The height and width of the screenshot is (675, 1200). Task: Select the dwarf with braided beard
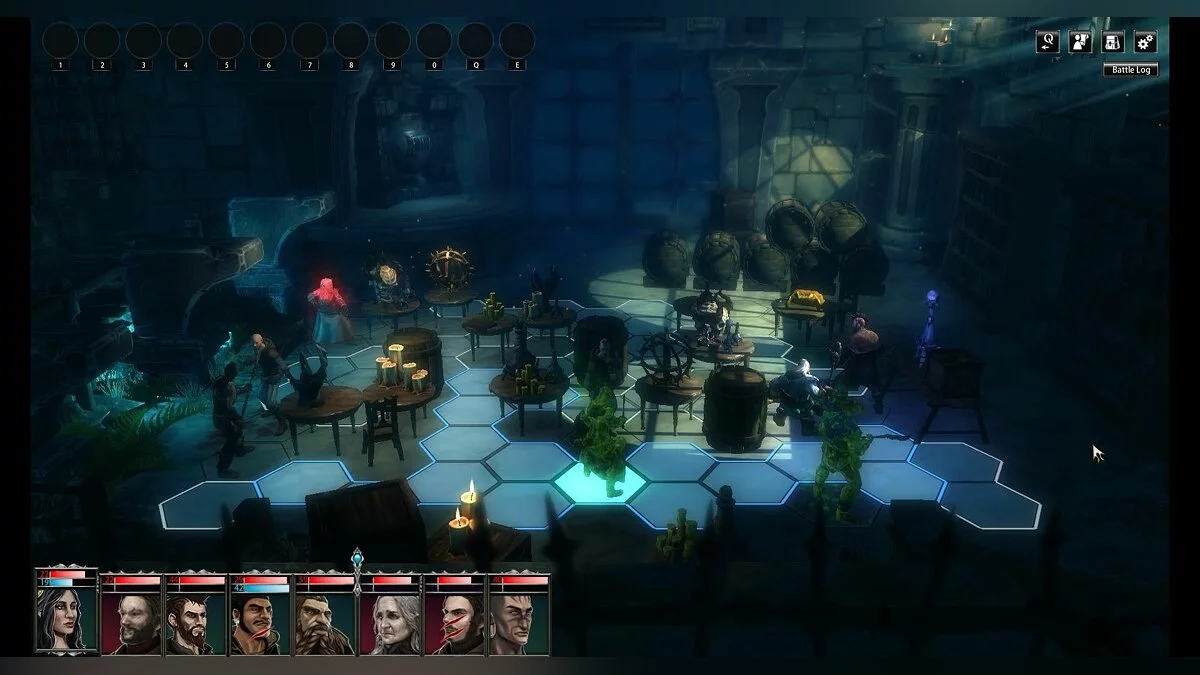[326, 622]
